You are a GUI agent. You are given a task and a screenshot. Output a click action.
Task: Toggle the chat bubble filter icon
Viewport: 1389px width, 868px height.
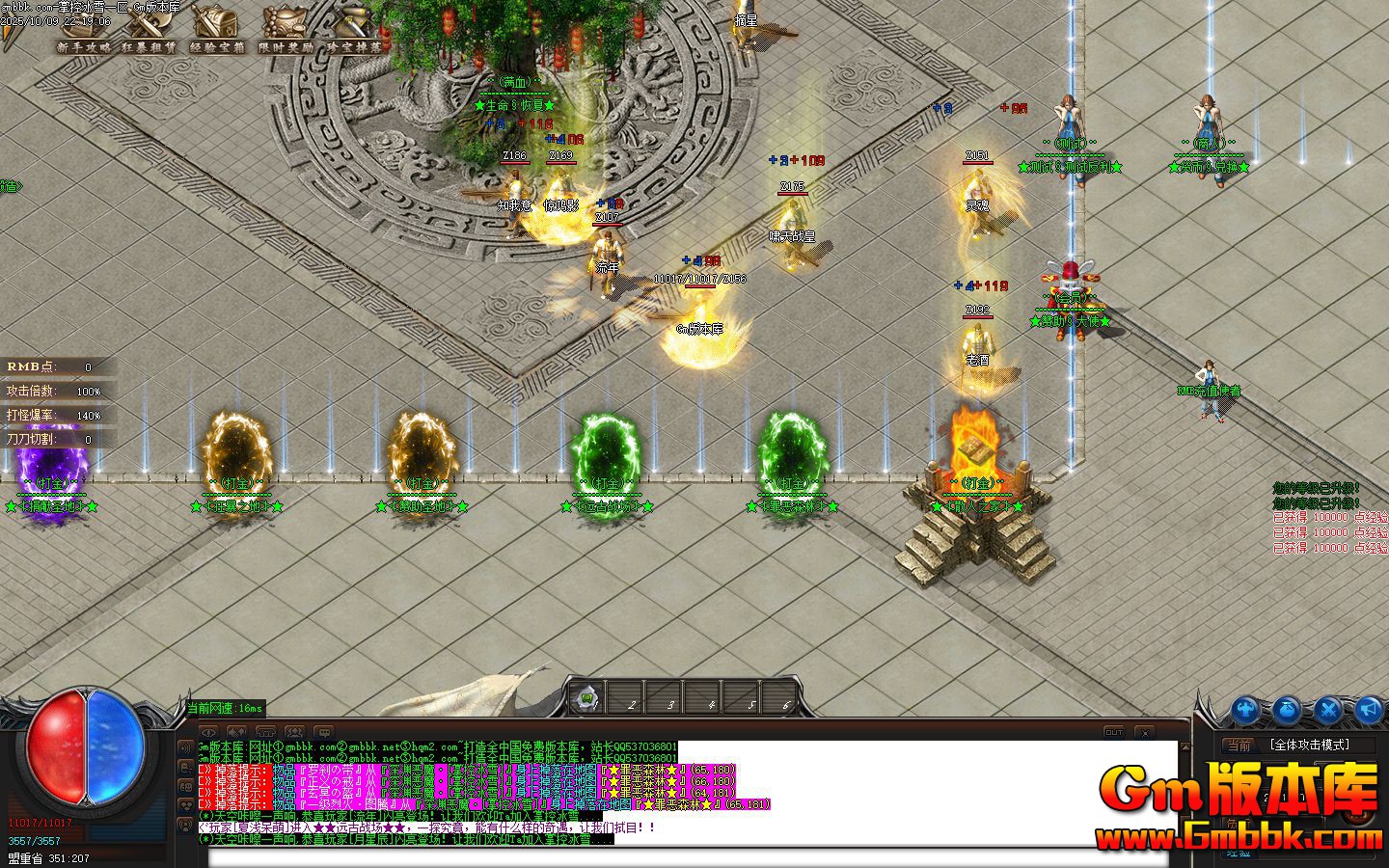pyautogui.click(x=325, y=730)
